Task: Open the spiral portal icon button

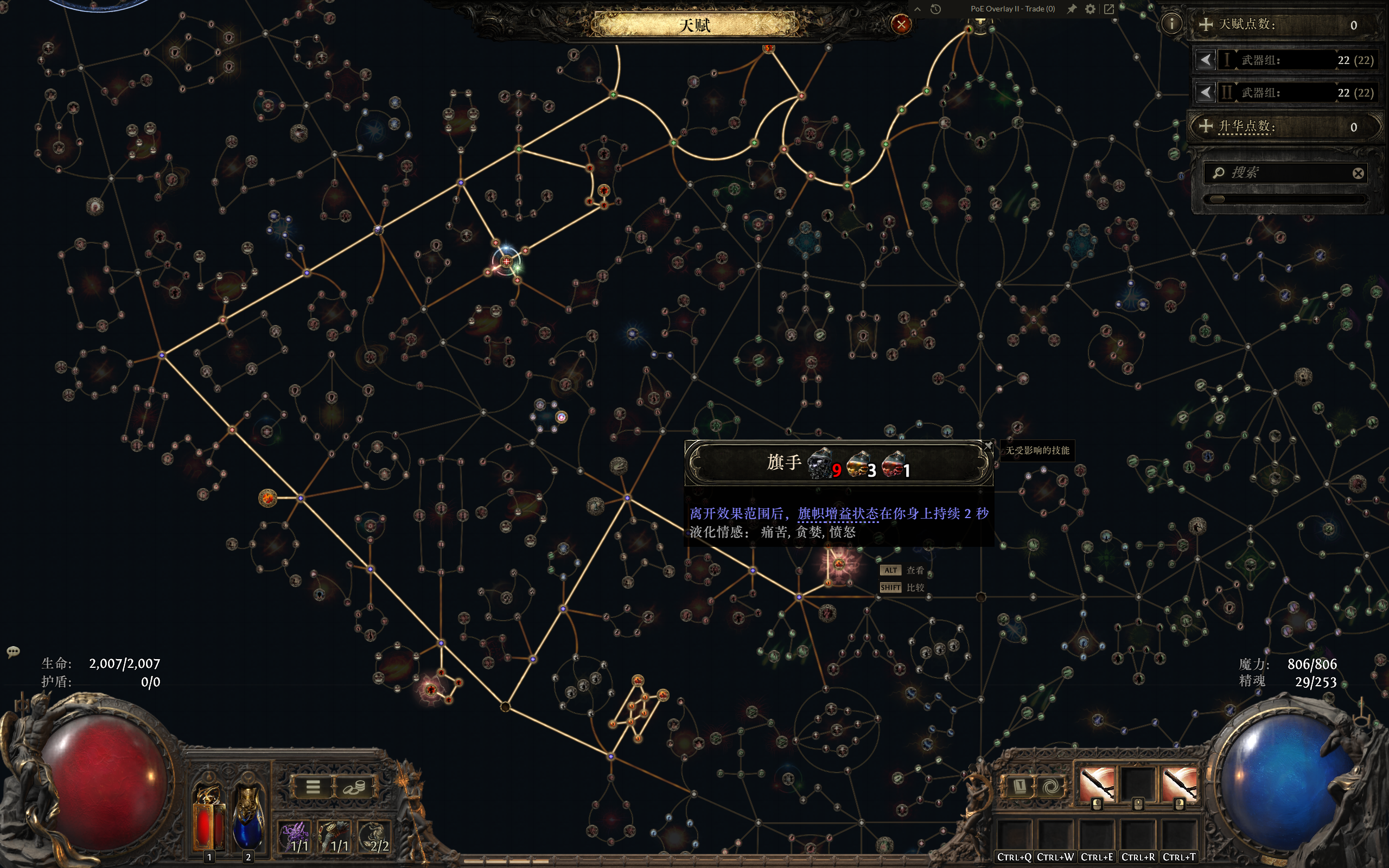Action: click(x=1051, y=786)
